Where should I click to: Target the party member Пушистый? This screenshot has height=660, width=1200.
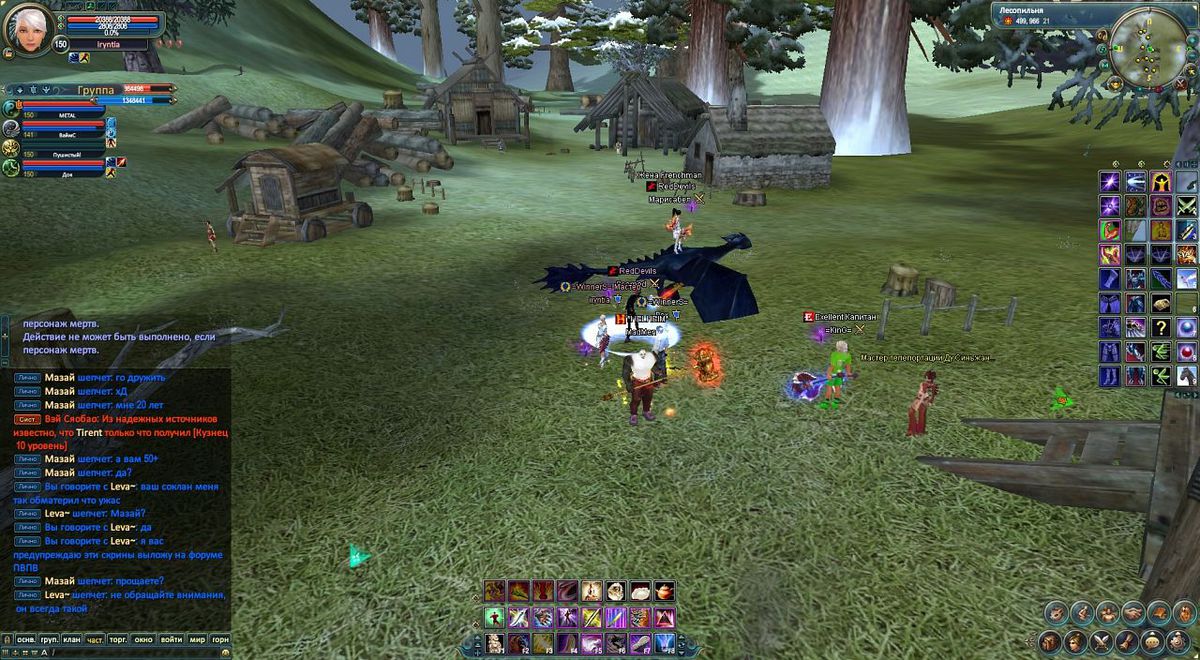pos(65,154)
